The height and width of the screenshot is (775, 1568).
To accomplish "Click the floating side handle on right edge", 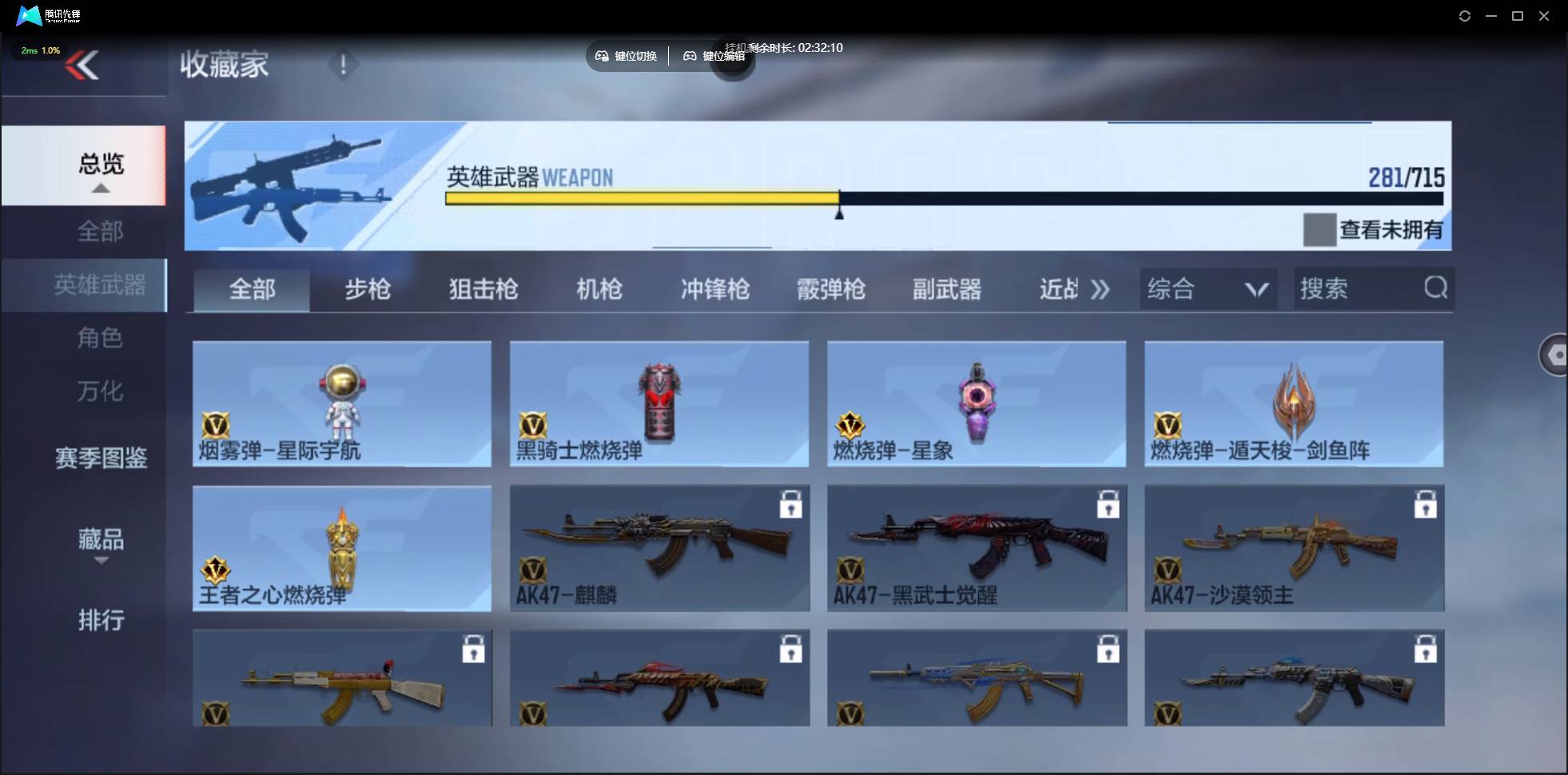I will point(1555,354).
